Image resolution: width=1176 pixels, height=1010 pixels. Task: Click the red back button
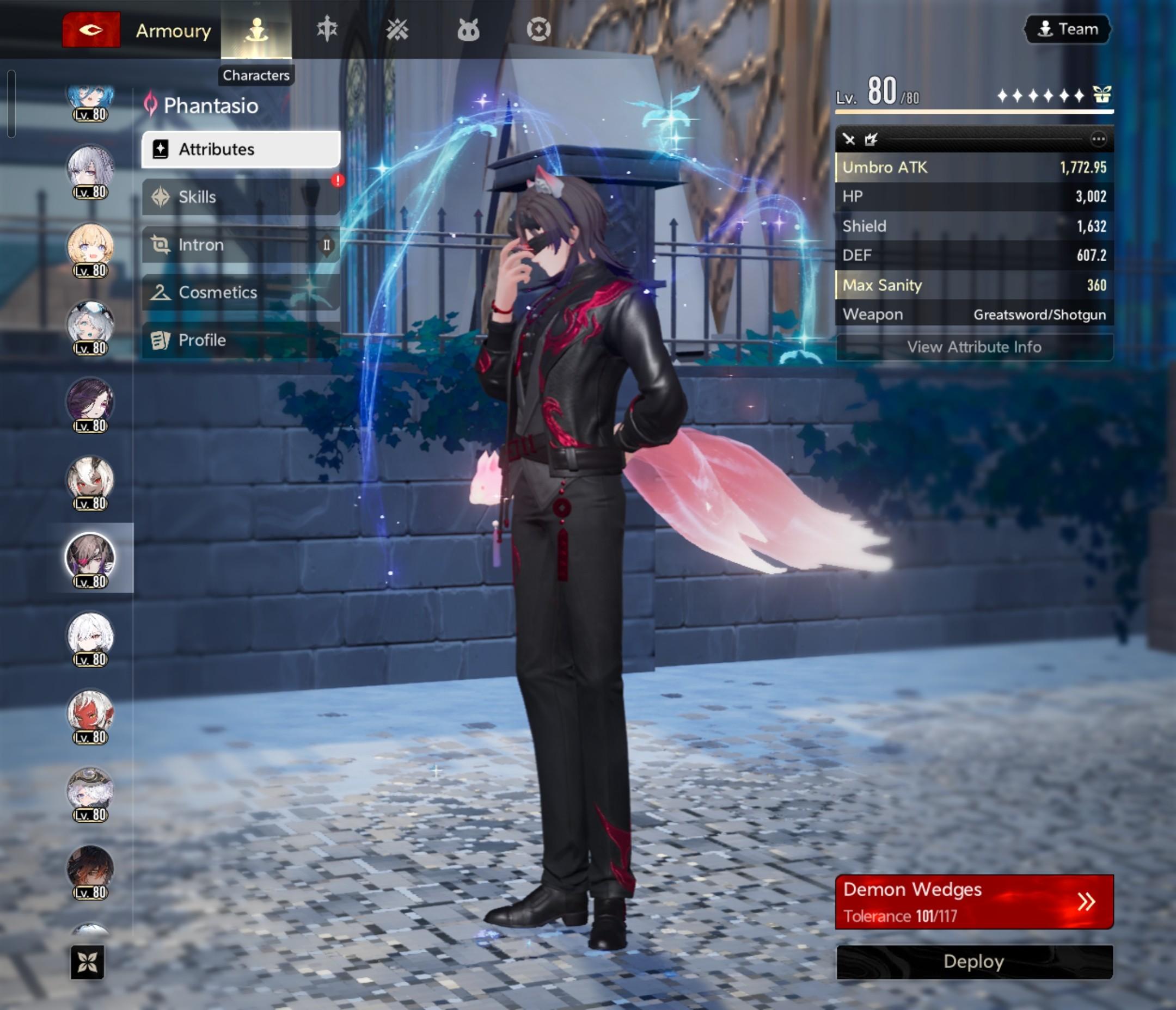91,29
